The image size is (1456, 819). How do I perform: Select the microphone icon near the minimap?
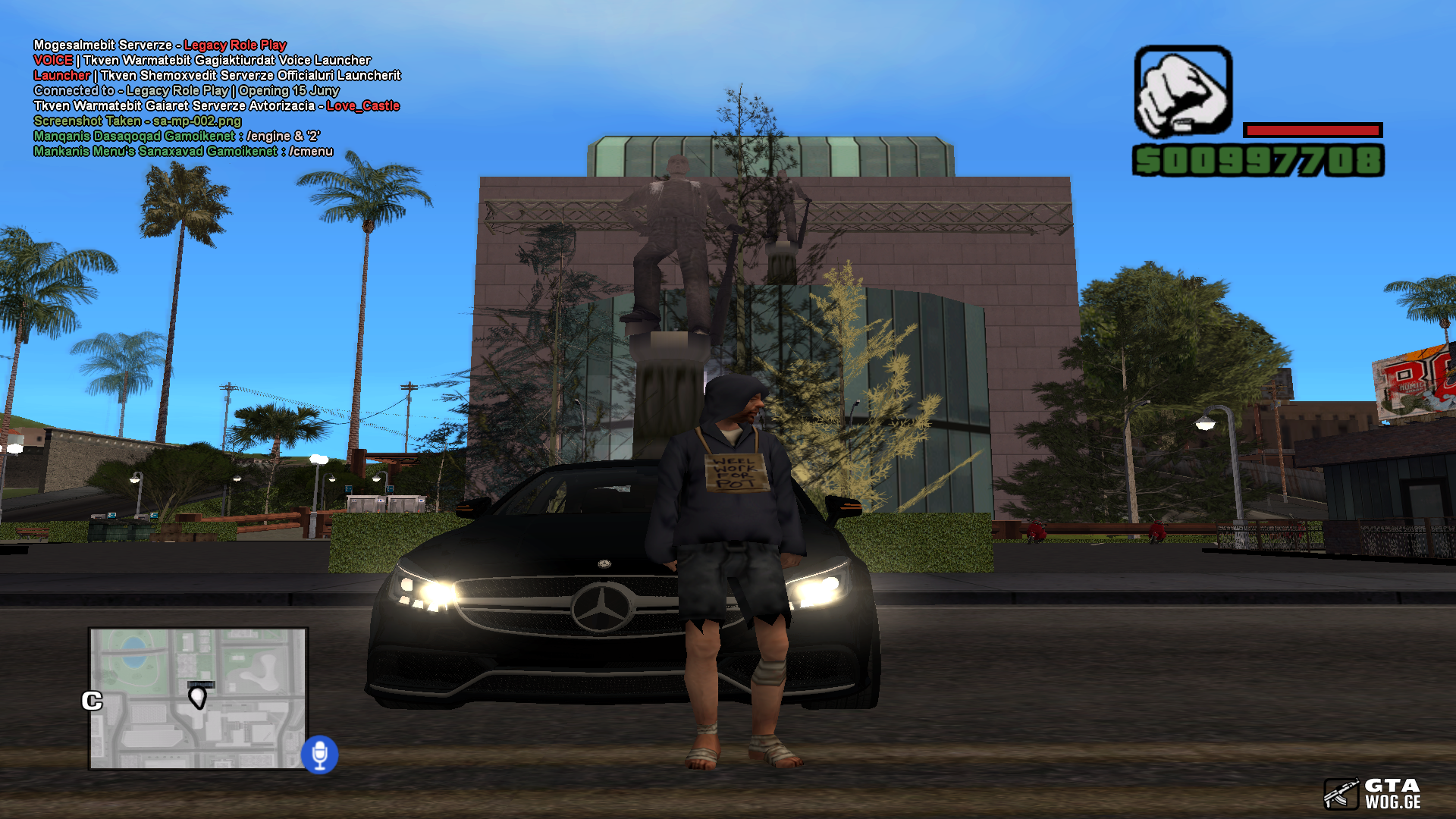tap(322, 753)
